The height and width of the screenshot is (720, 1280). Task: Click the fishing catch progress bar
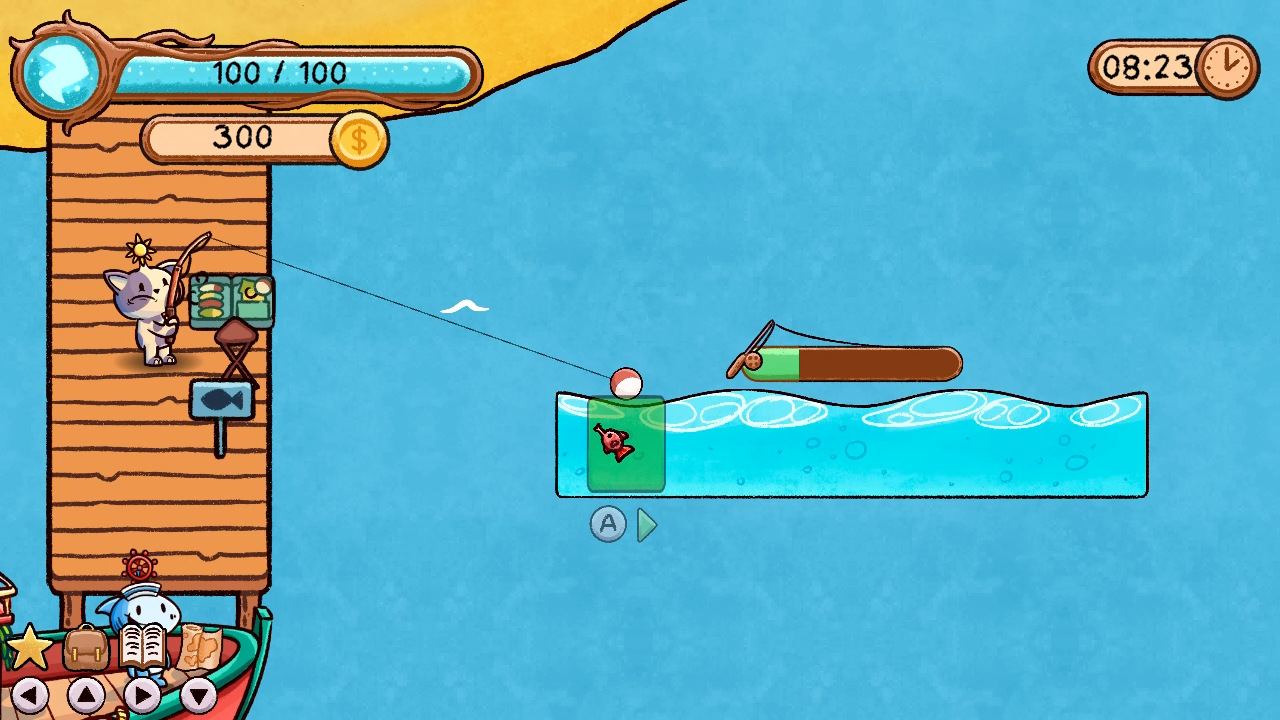pyautogui.click(x=855, y=364)
